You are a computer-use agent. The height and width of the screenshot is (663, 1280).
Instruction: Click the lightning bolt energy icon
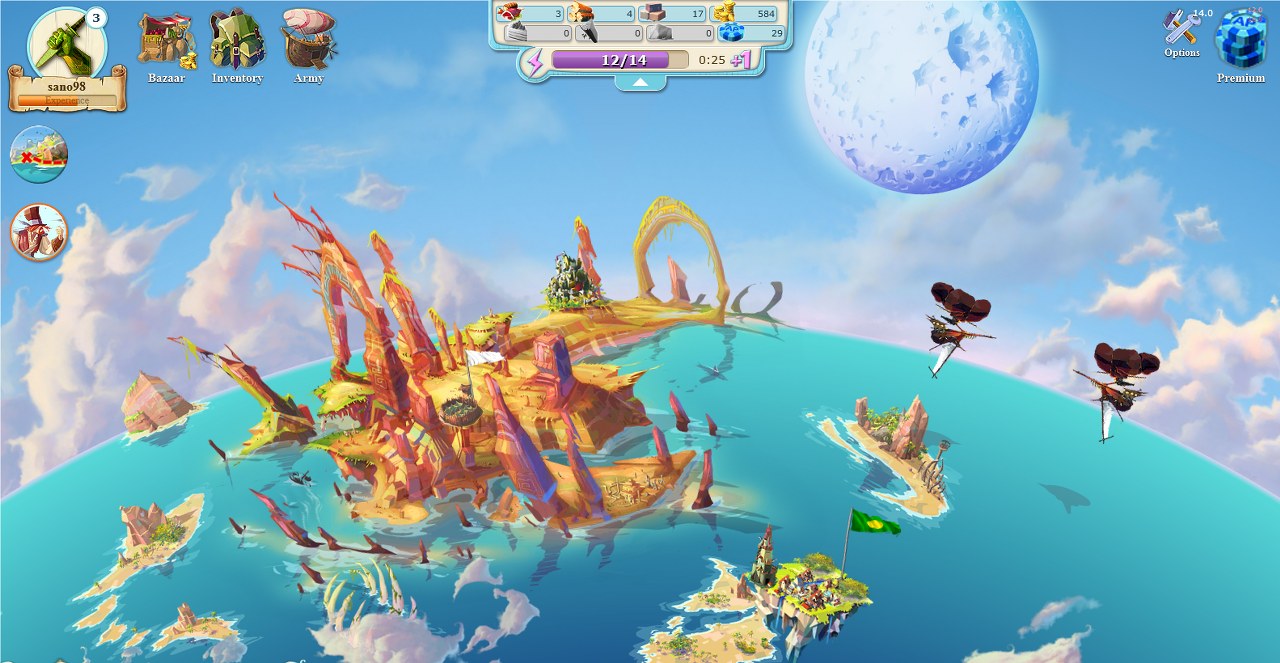coord(535,61)
